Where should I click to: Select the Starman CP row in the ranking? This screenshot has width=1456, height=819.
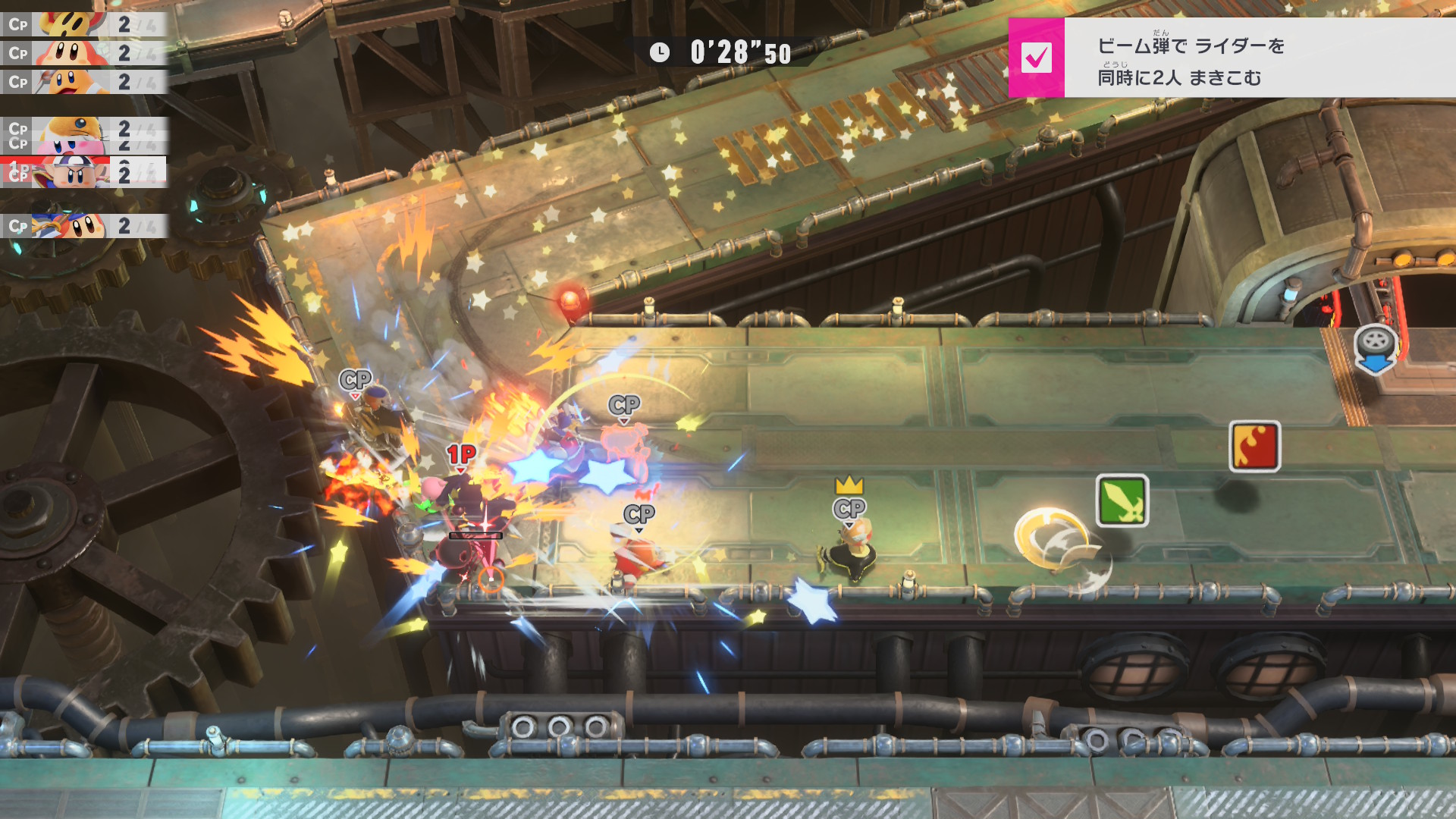pos(83,24)
